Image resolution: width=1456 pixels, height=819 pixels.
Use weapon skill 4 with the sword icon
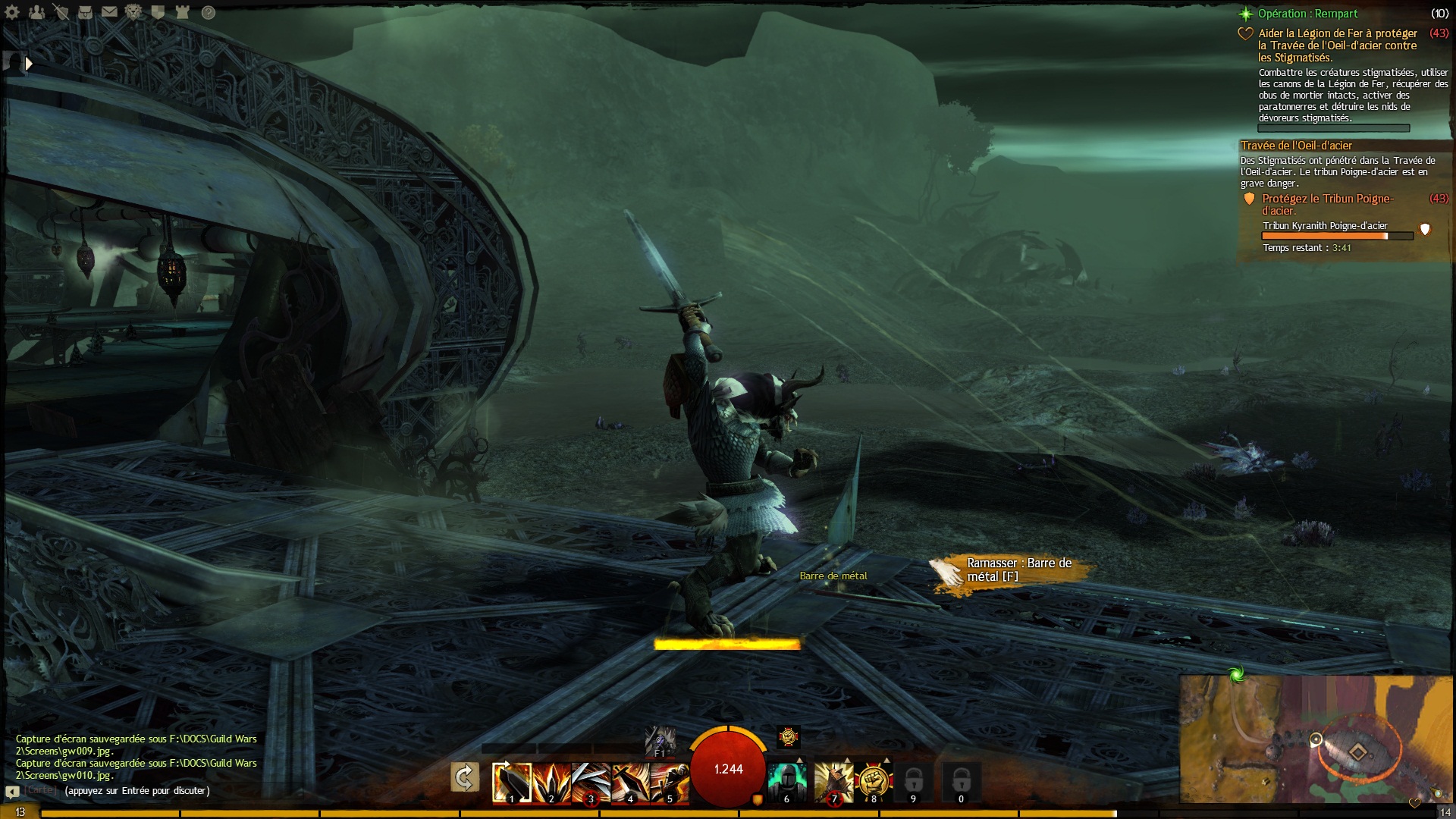pos(629,782)
